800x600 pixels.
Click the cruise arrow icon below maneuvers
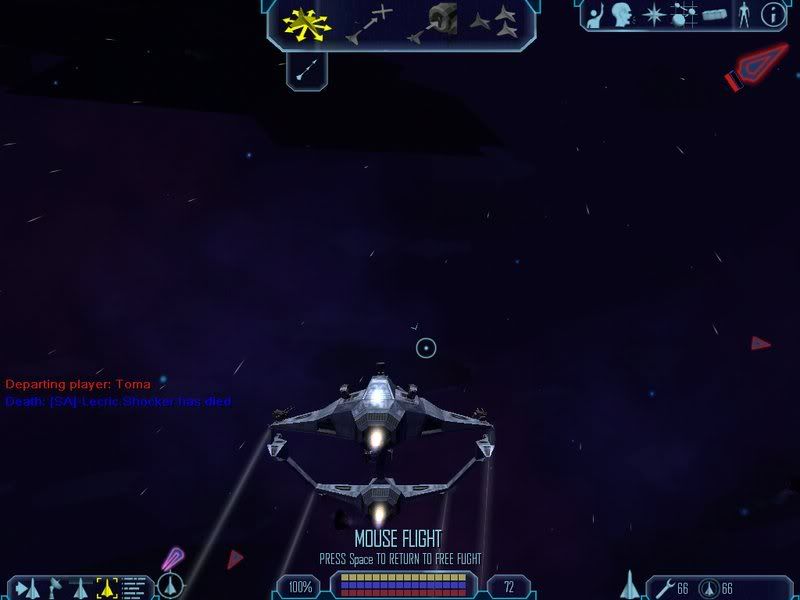pos(307,69)
